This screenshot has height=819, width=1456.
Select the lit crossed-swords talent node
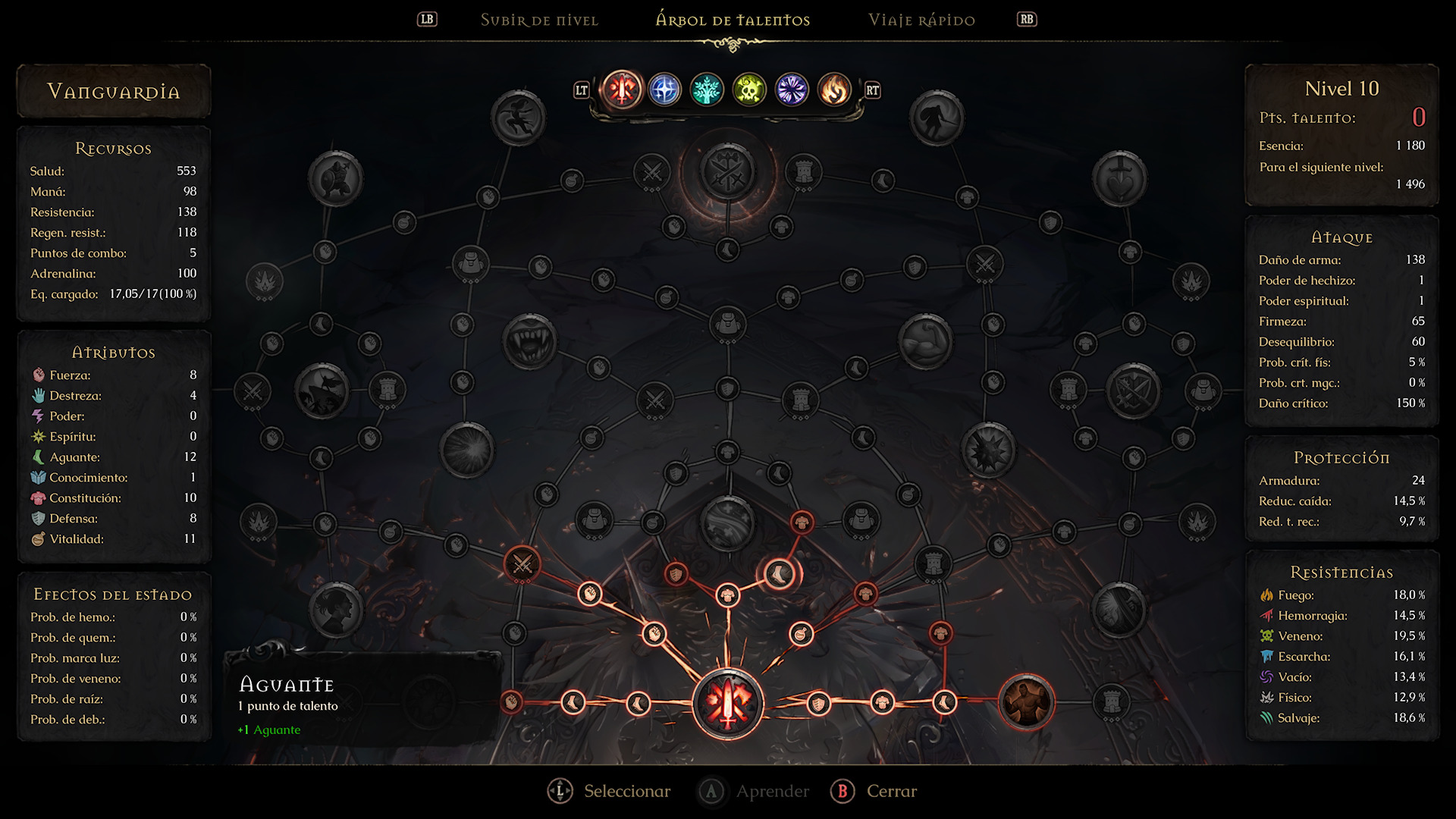(x=522, y=563)
